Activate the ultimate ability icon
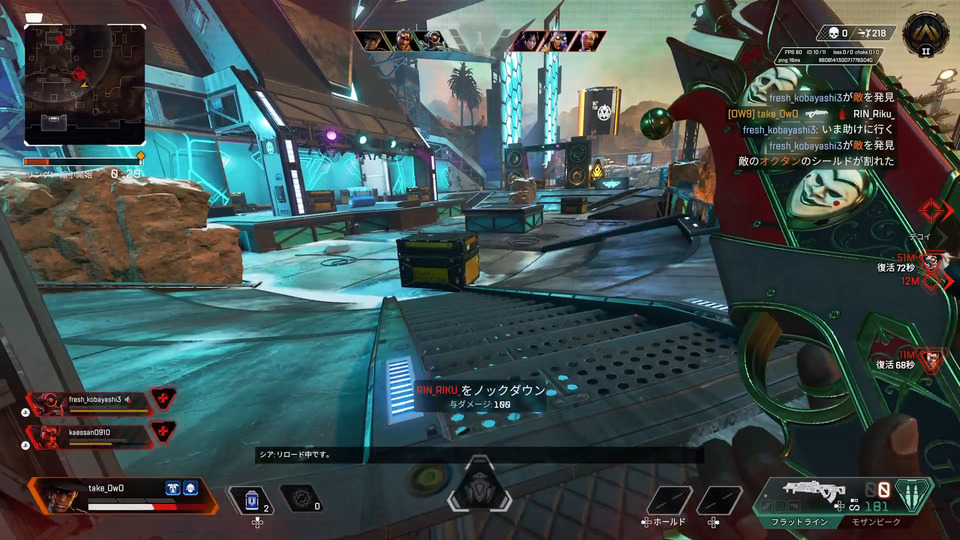Image resolution: width=960 pixels, height=540 pixels. (479, 493)
